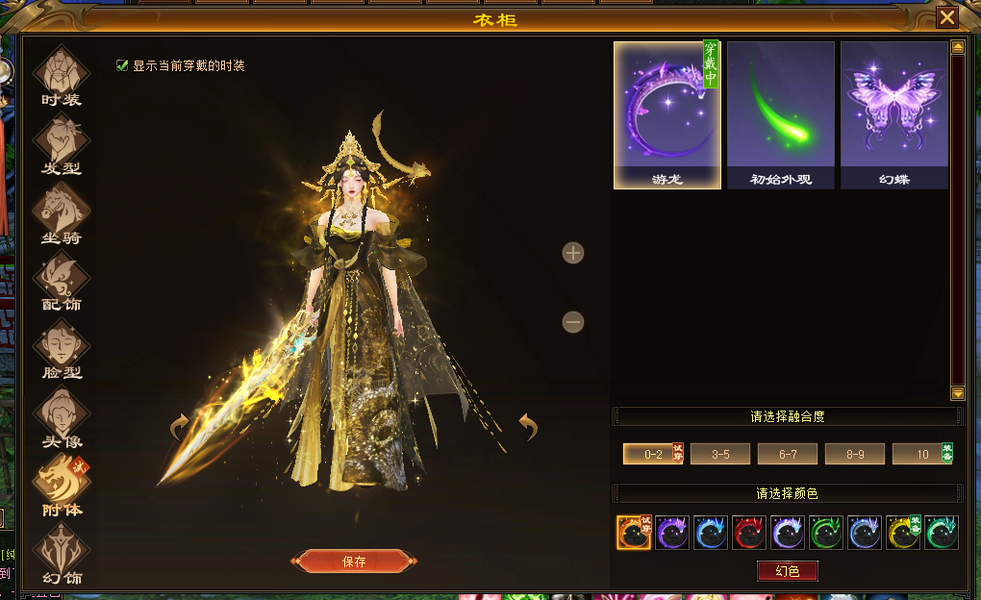Switch to the 脸型 face tab
The width and height of the screenshot is (981, 600).
coord(62,350)
